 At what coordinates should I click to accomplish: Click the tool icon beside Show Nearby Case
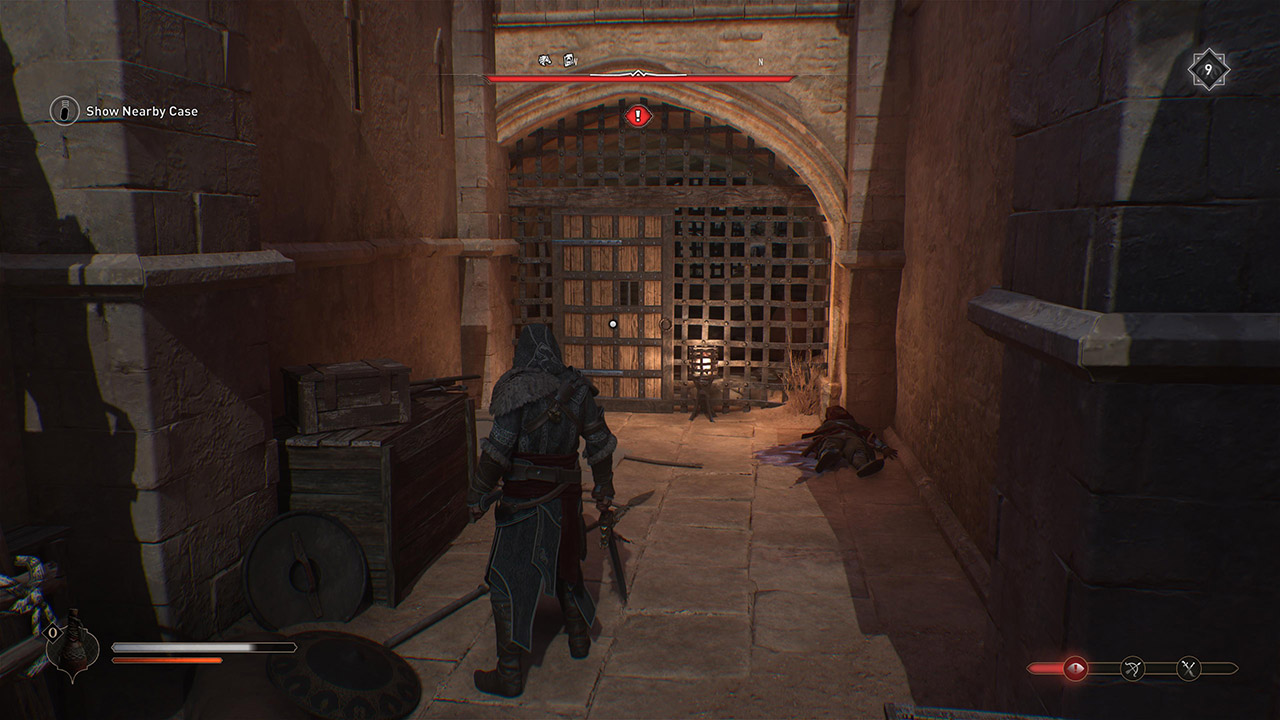click(66, 111)
